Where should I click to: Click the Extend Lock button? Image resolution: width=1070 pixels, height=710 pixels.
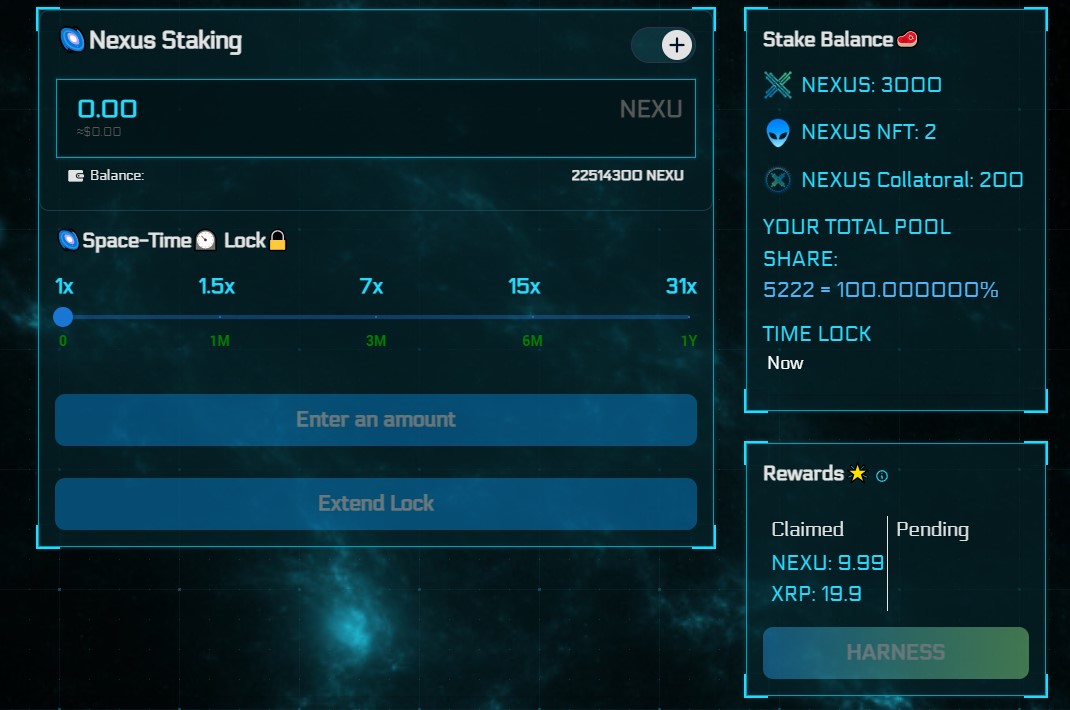point(375,504)
